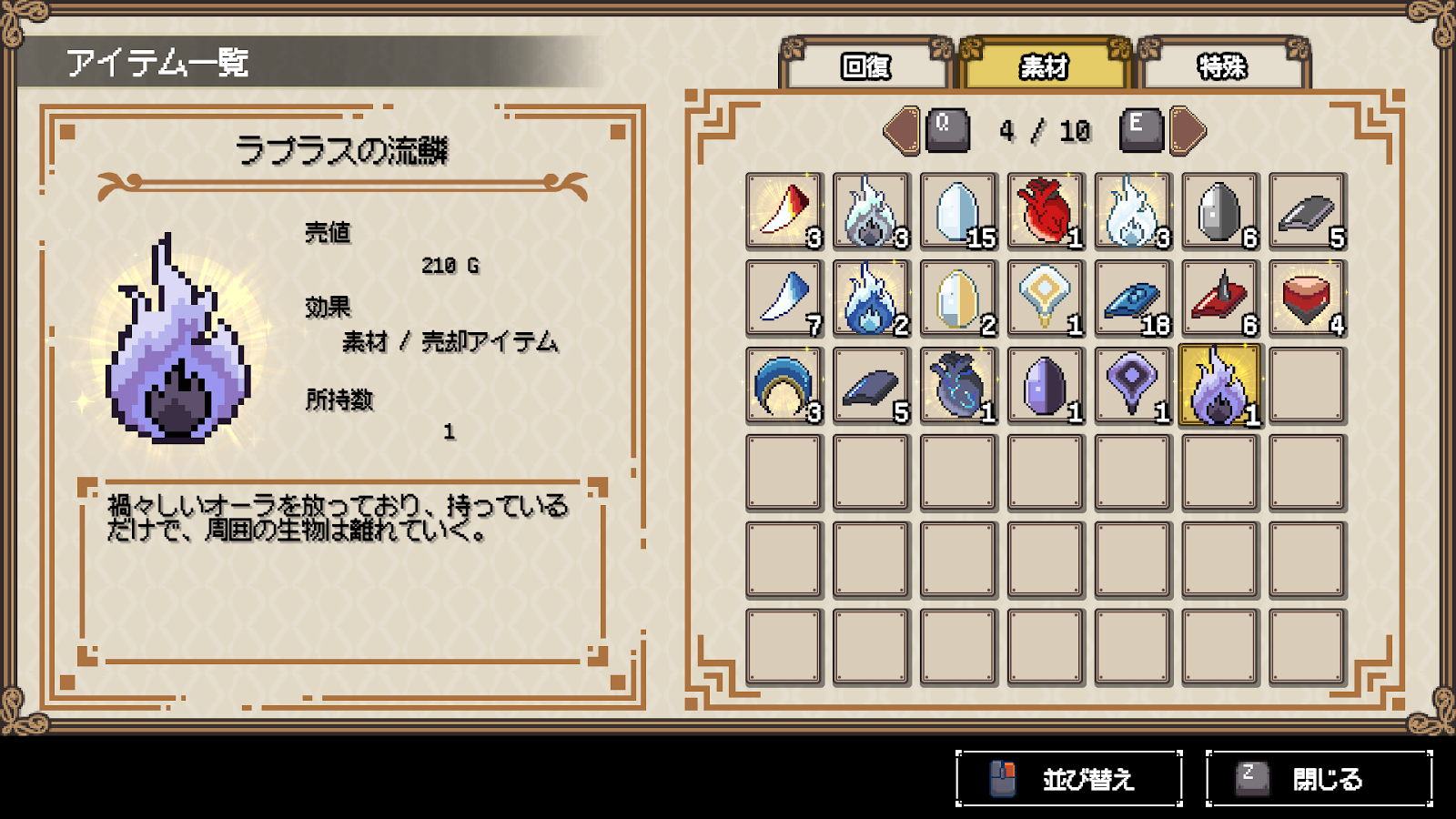Select the yellow egg material with count 2
Screen dimensions: 1456x819
pos(957,298)
